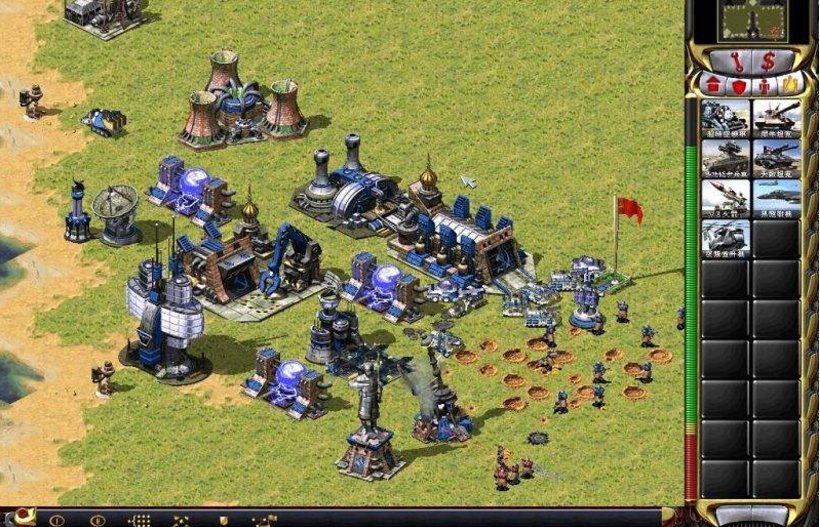This screenshot has height=527, width=820.
Task: Activate the shield guard command button
Action: (x=222, y=520)
